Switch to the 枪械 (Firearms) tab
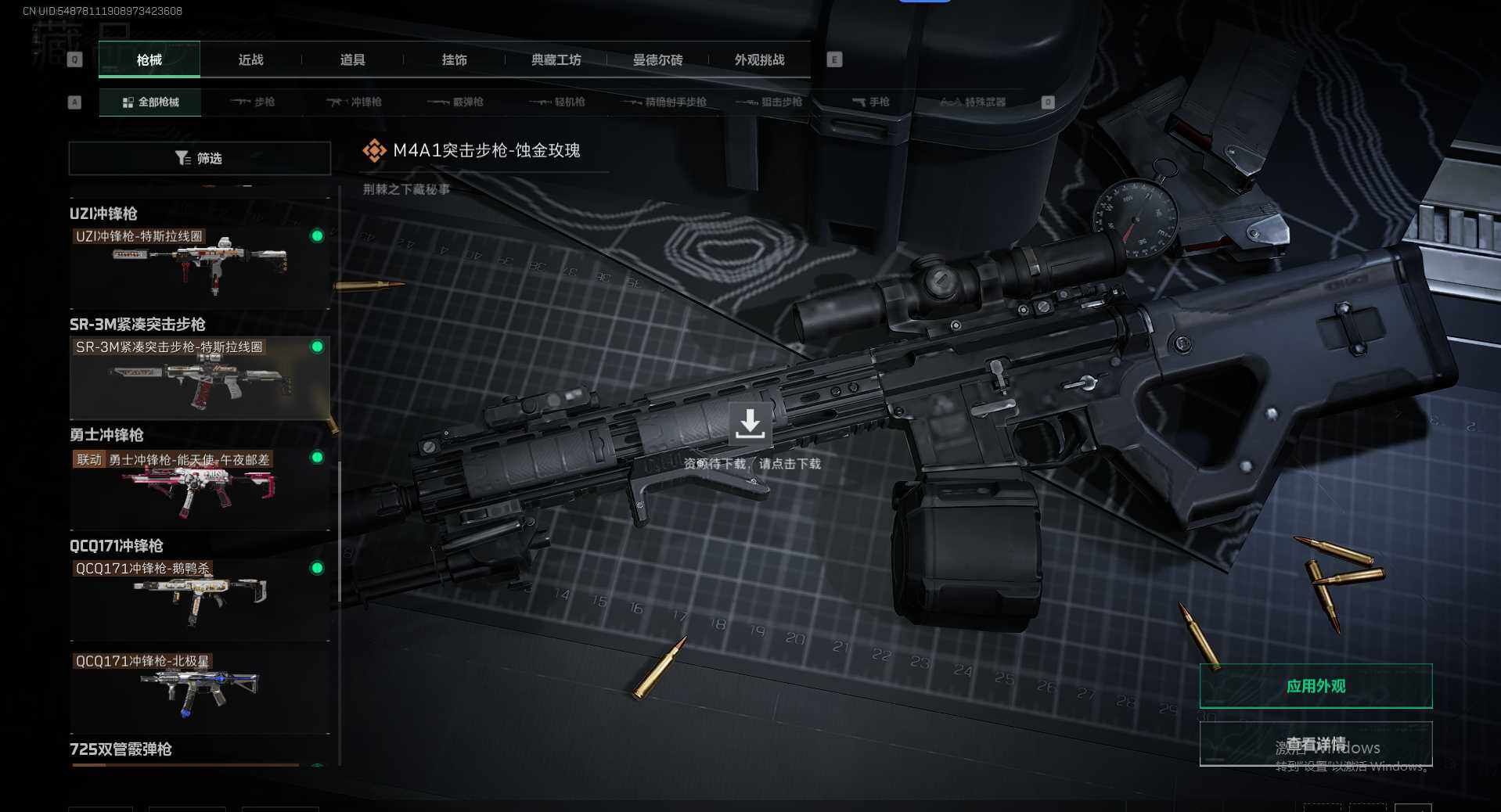 (x=149, y=60)
